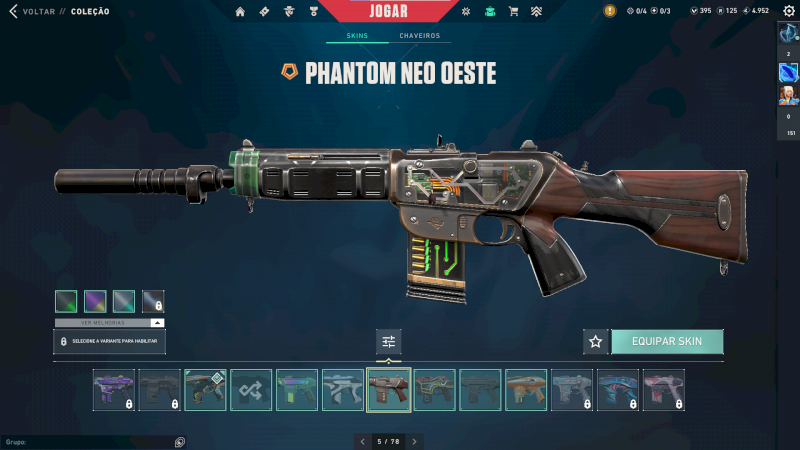
Task: Select the shuffle random skin tile
Action: point(251,390)
